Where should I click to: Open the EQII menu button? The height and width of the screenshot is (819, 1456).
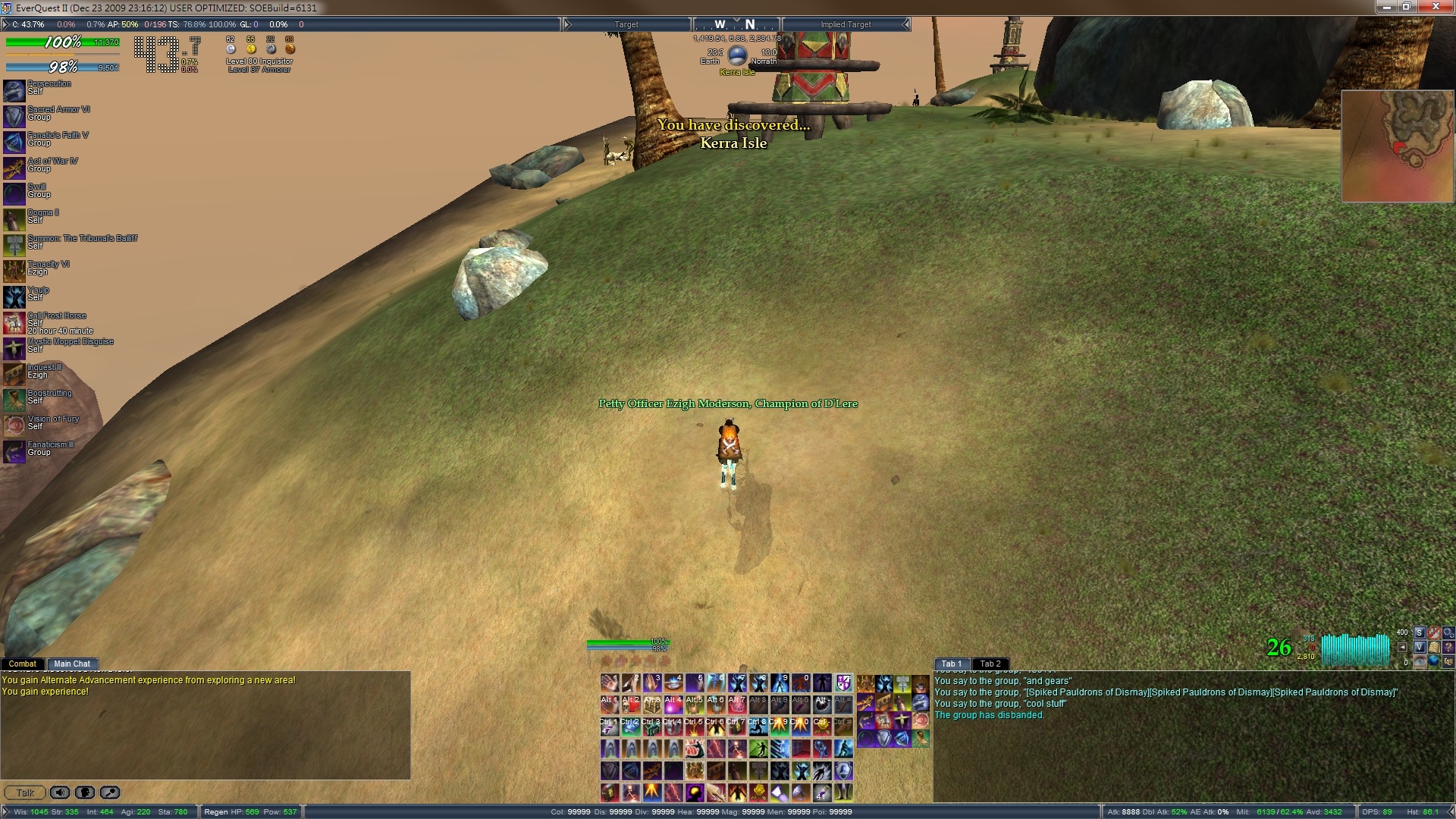[x=1448, y=662]
